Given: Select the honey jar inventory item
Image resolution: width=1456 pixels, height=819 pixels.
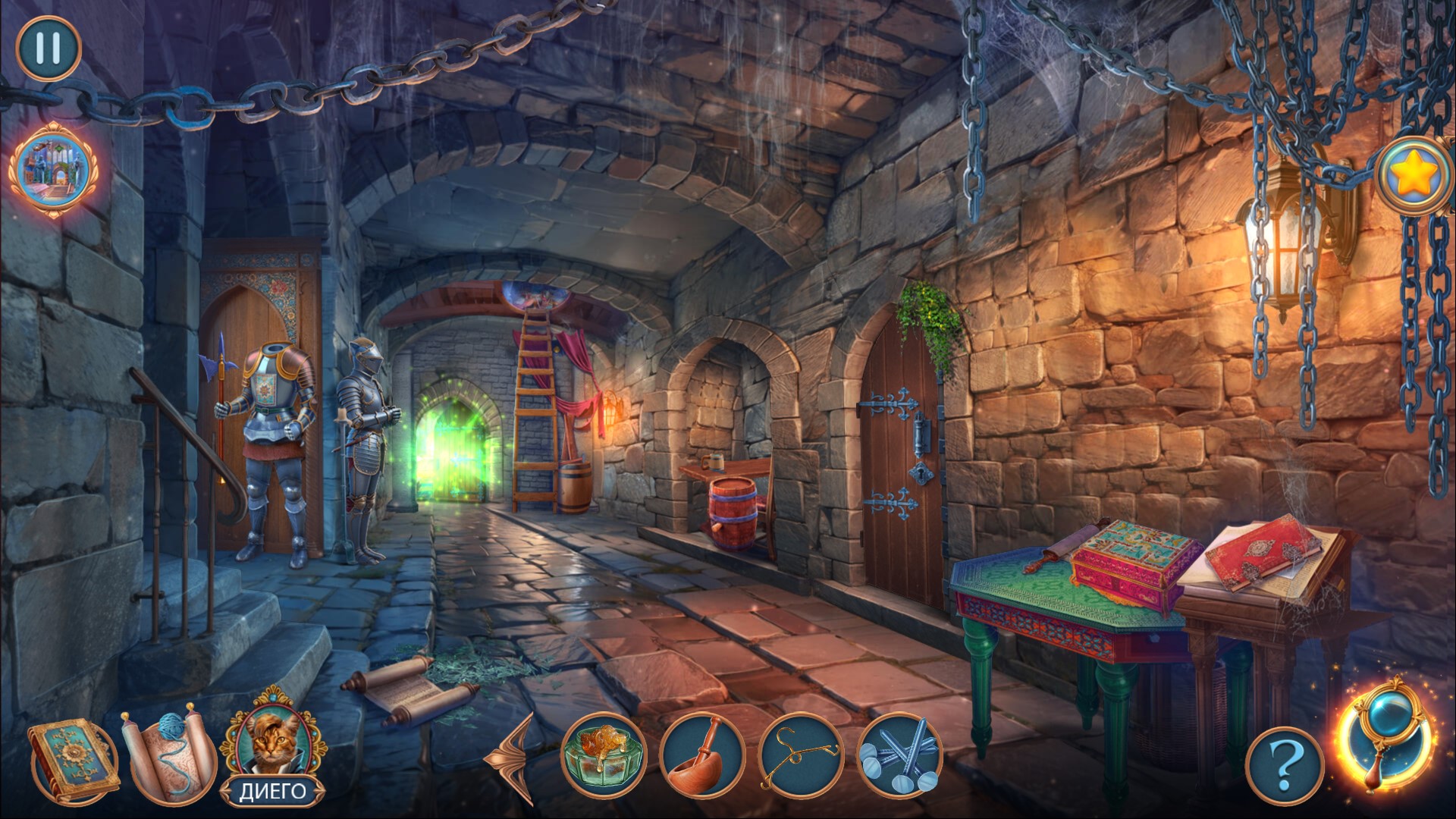Looking at the screenshot, I should (604, 755).
